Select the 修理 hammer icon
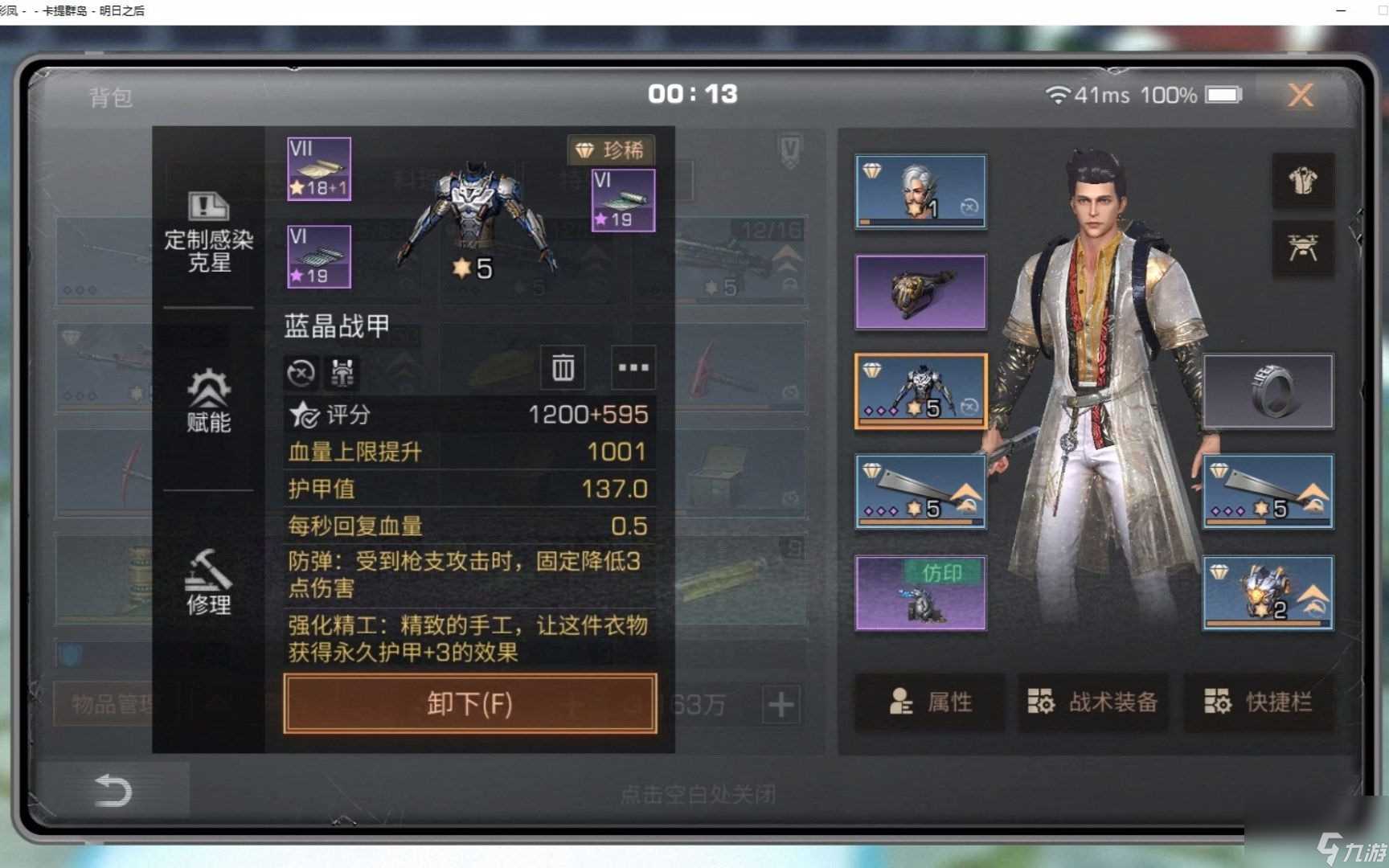Screen dimensions: 1389x868 tap(209, 583)
